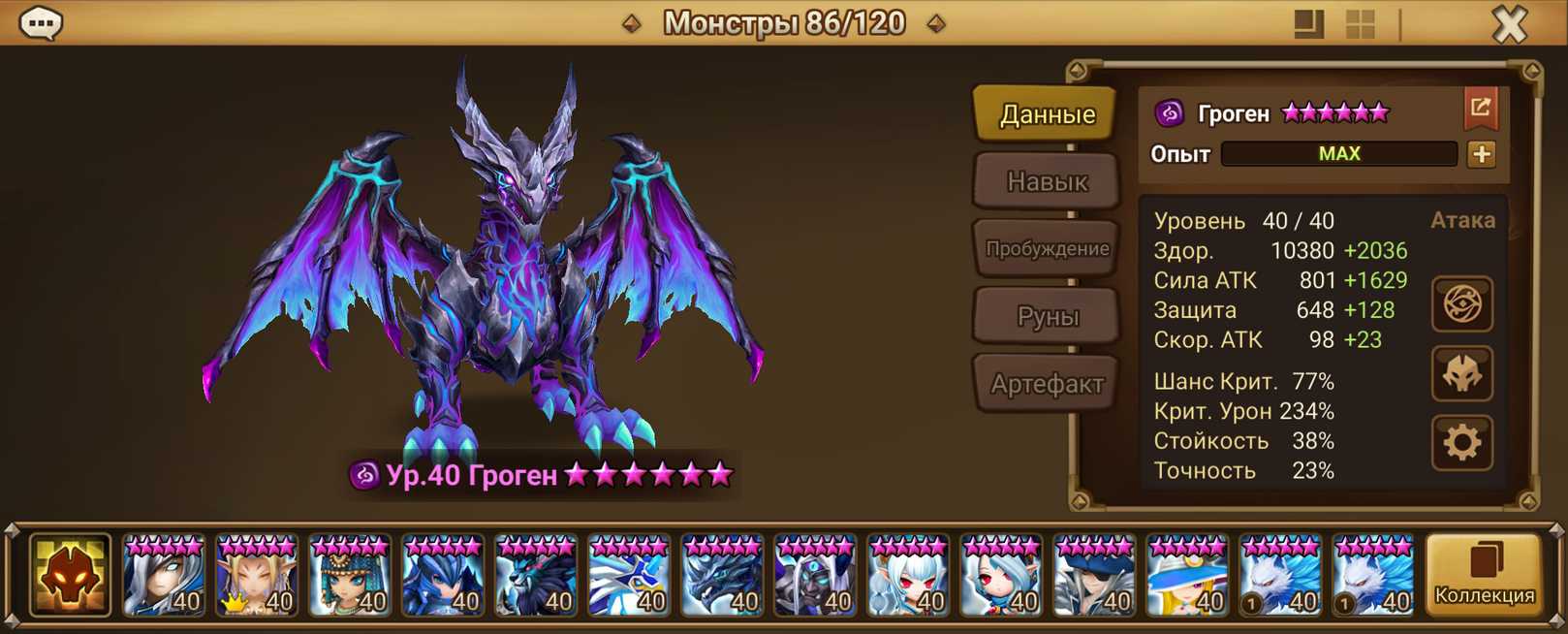Switch to the Данные tab
Image resolution: width=1568 pixels, height=634 pixels.
coord(1047,114)
